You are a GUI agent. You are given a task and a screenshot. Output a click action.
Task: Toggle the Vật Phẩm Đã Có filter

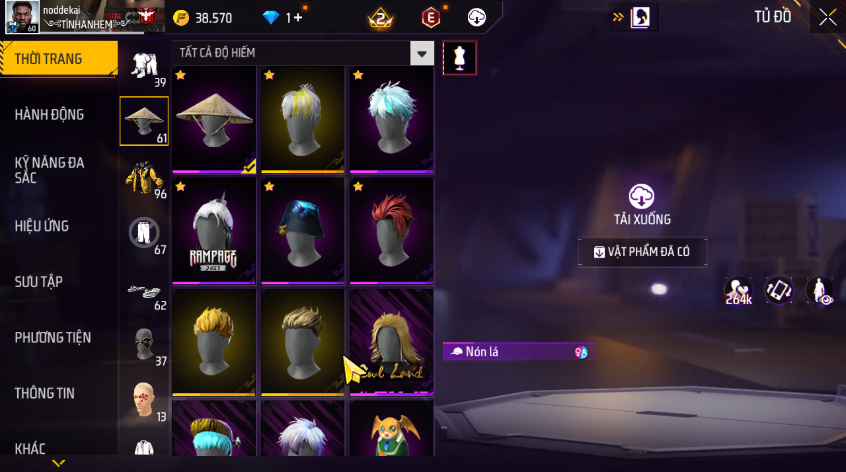(643, 252)
